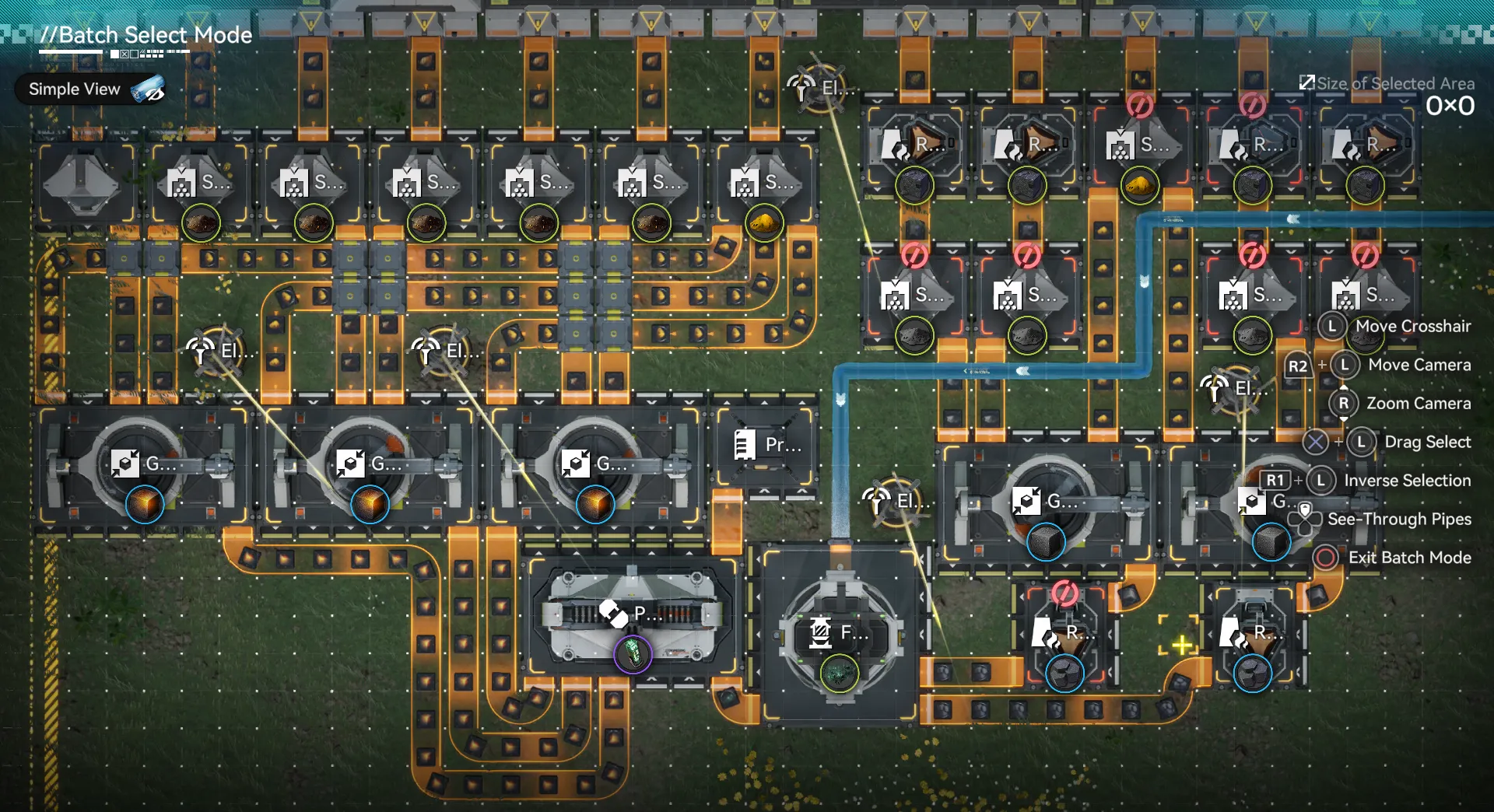Image resolution: width=1494 pixels, height=812 pixels.
Task: Expand the Size of Selected Area indicator
Action: click(1306, 81)
